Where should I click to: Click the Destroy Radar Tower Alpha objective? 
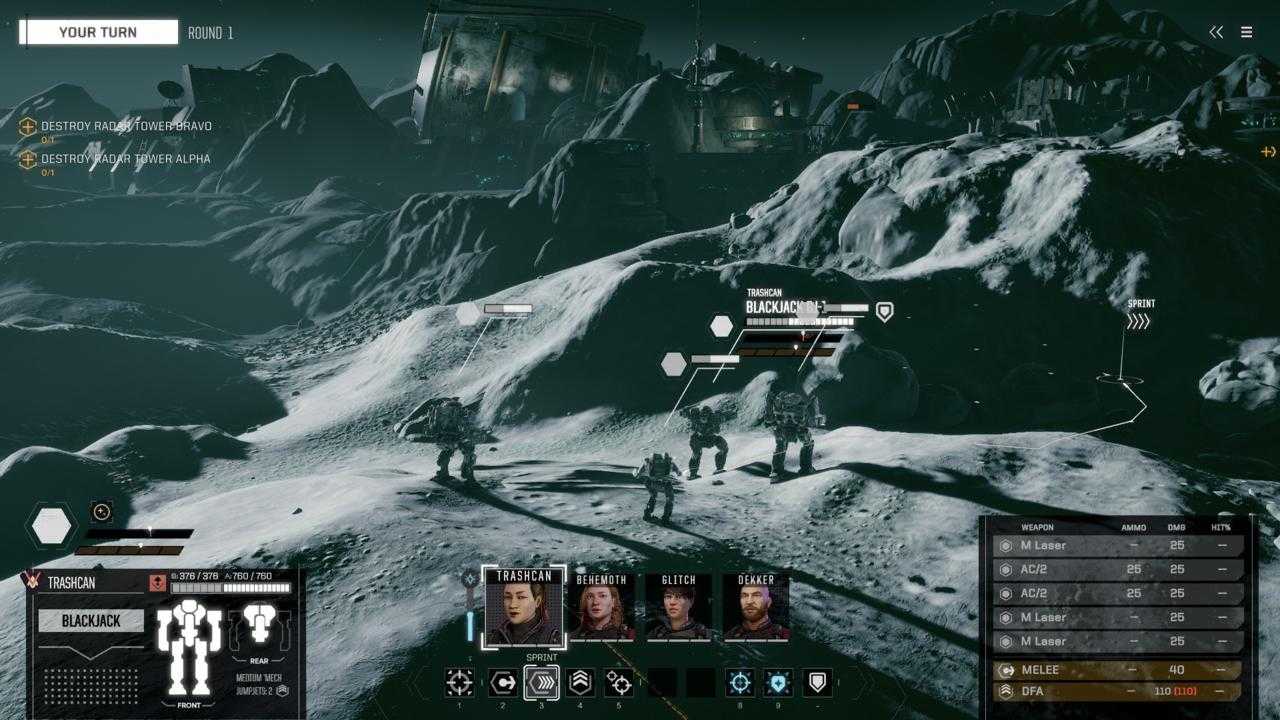pyautogui.click(x=125, y=159)
